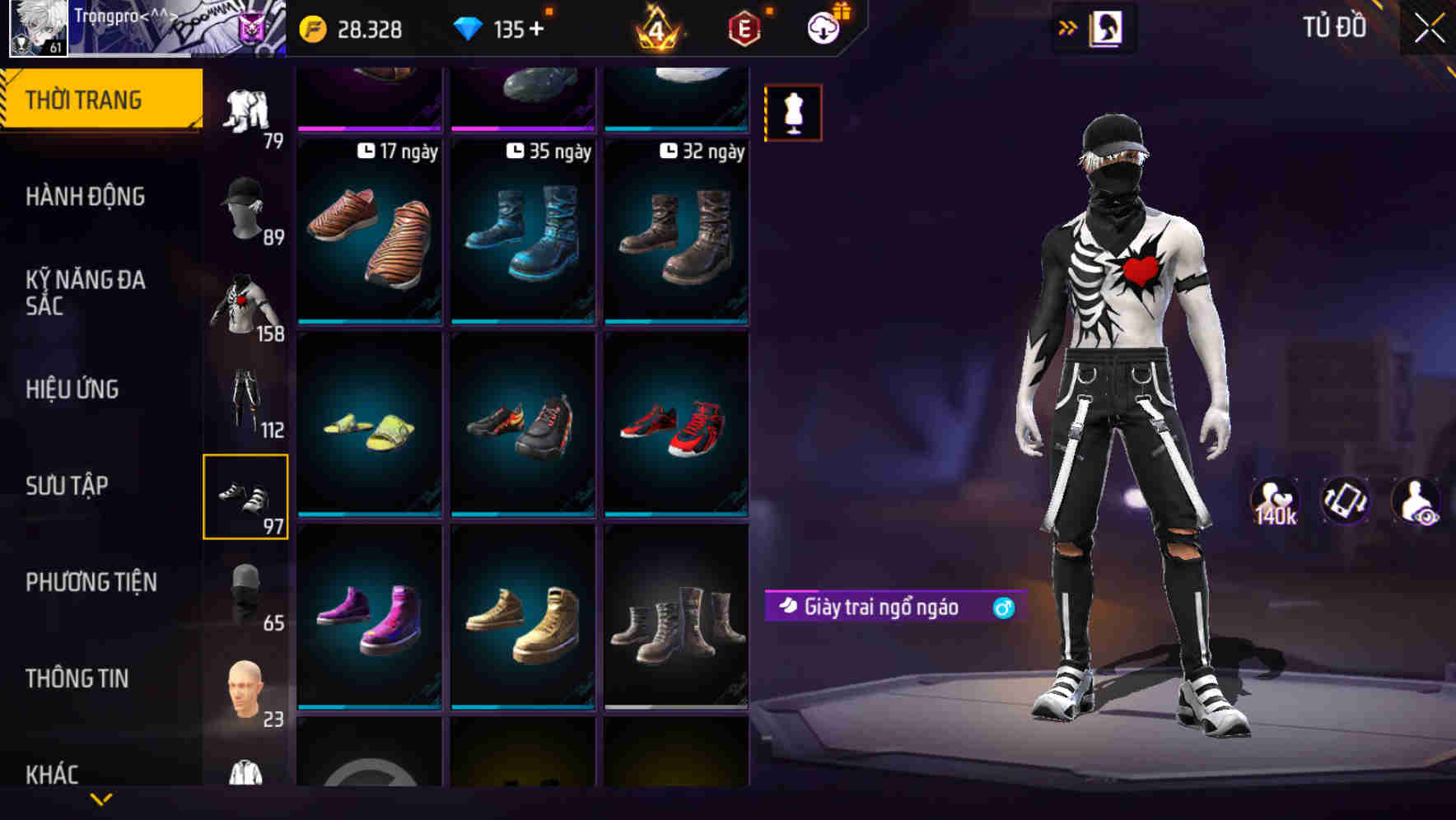Collapse sidebar using bottom yellow chevron
1456x820 pixels.
click(102, 801)
